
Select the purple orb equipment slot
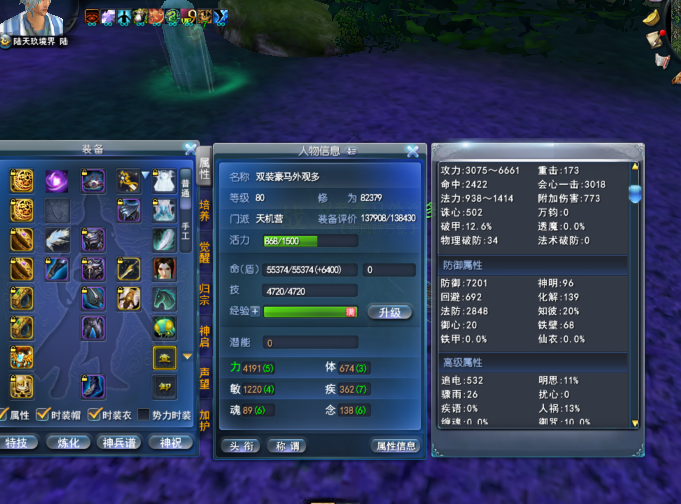click(x=58, y=181)
